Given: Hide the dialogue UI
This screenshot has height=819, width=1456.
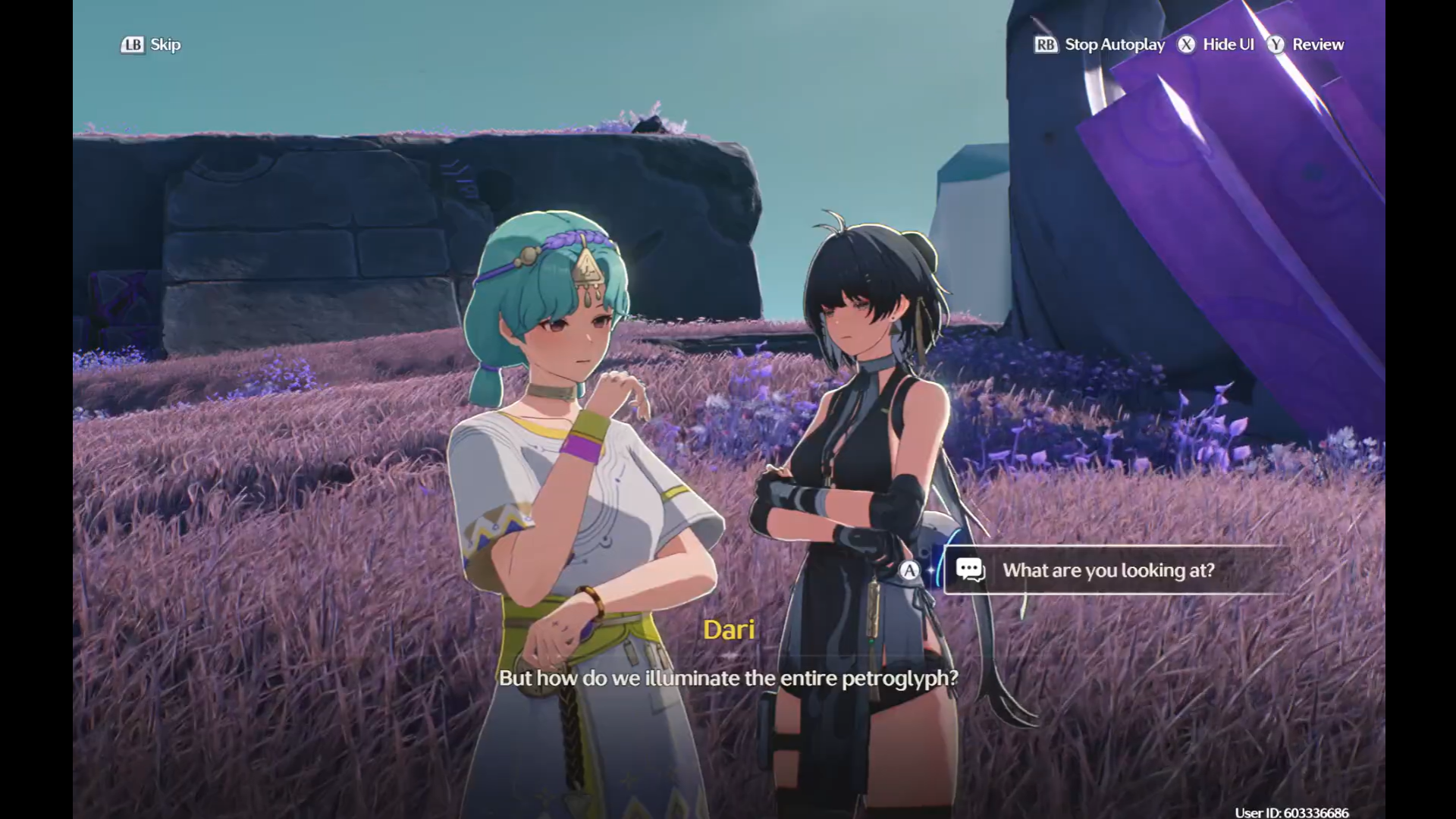Looking at the screenshot, I should point(1216,45).
